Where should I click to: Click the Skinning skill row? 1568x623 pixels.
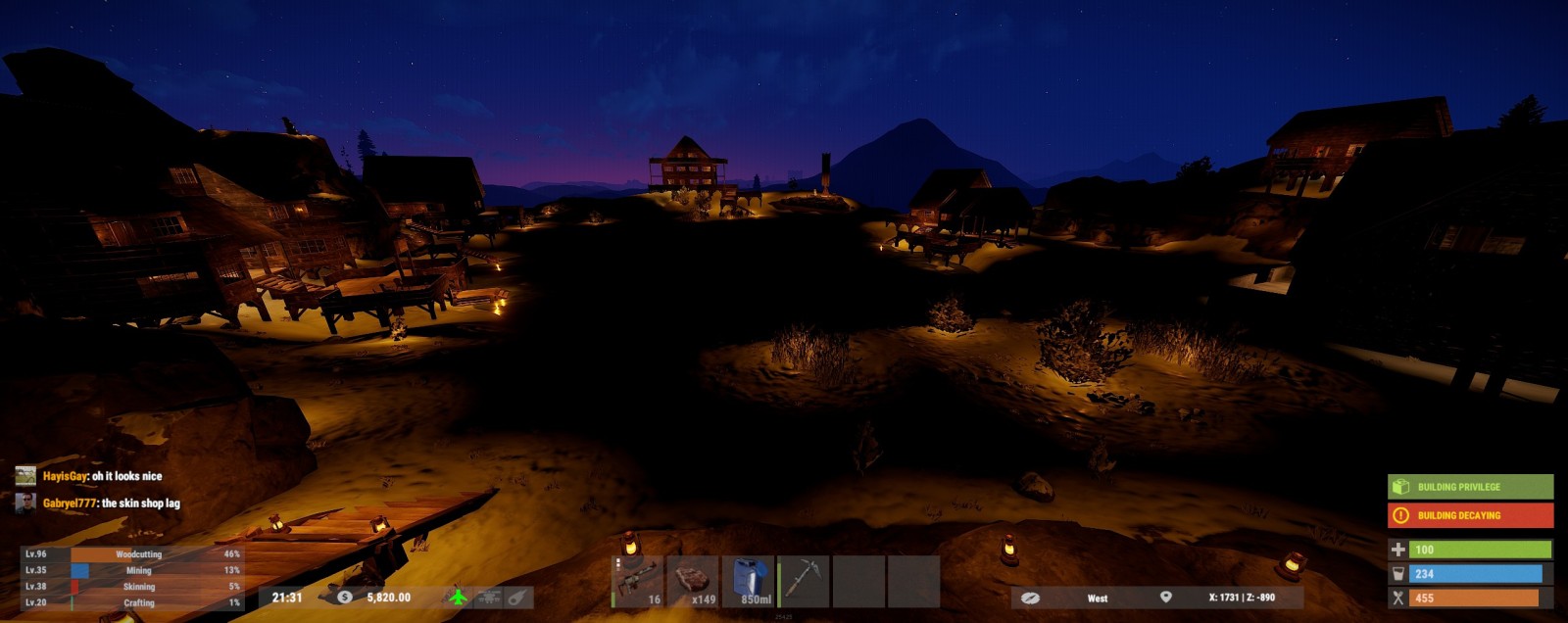coord(132,587)
